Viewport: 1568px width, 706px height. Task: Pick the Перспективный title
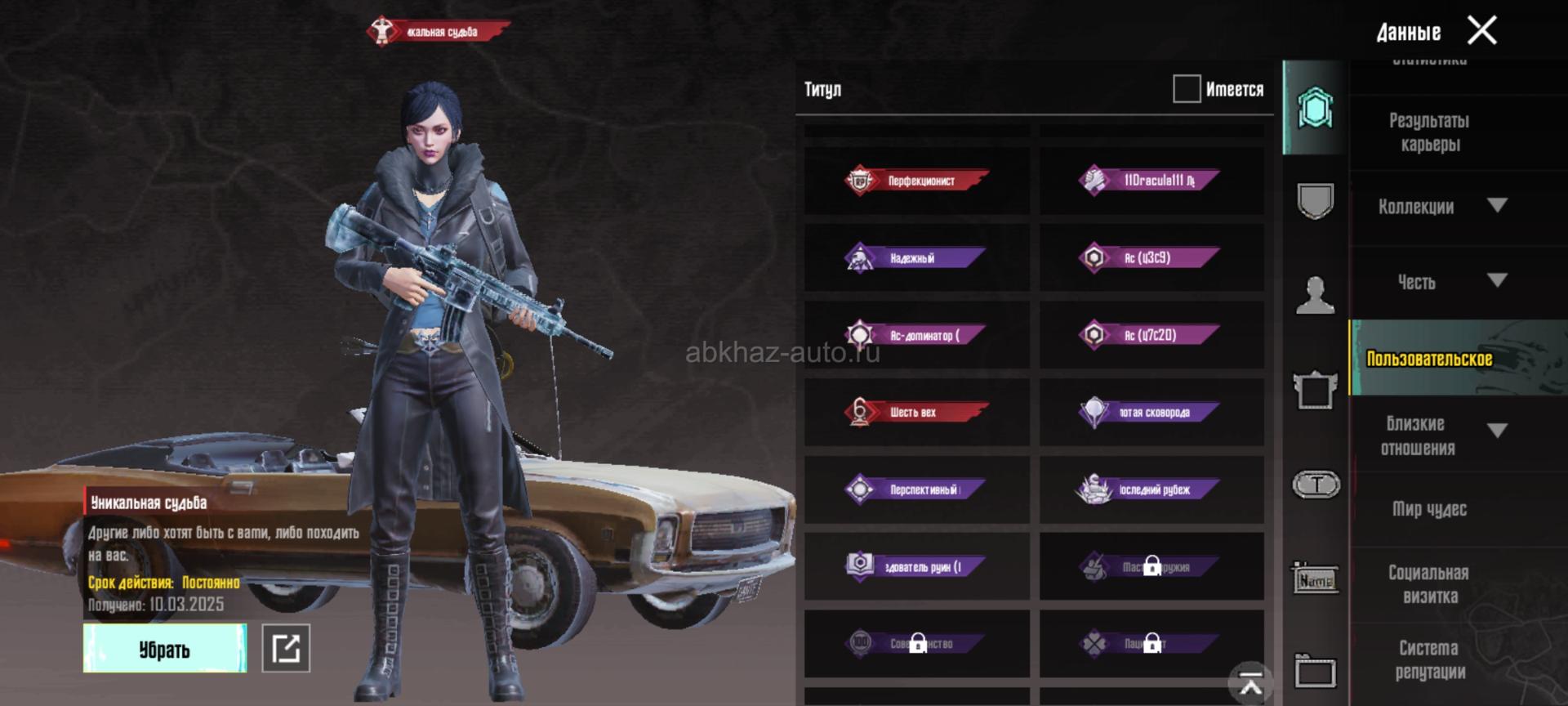[x=916, y=489]
